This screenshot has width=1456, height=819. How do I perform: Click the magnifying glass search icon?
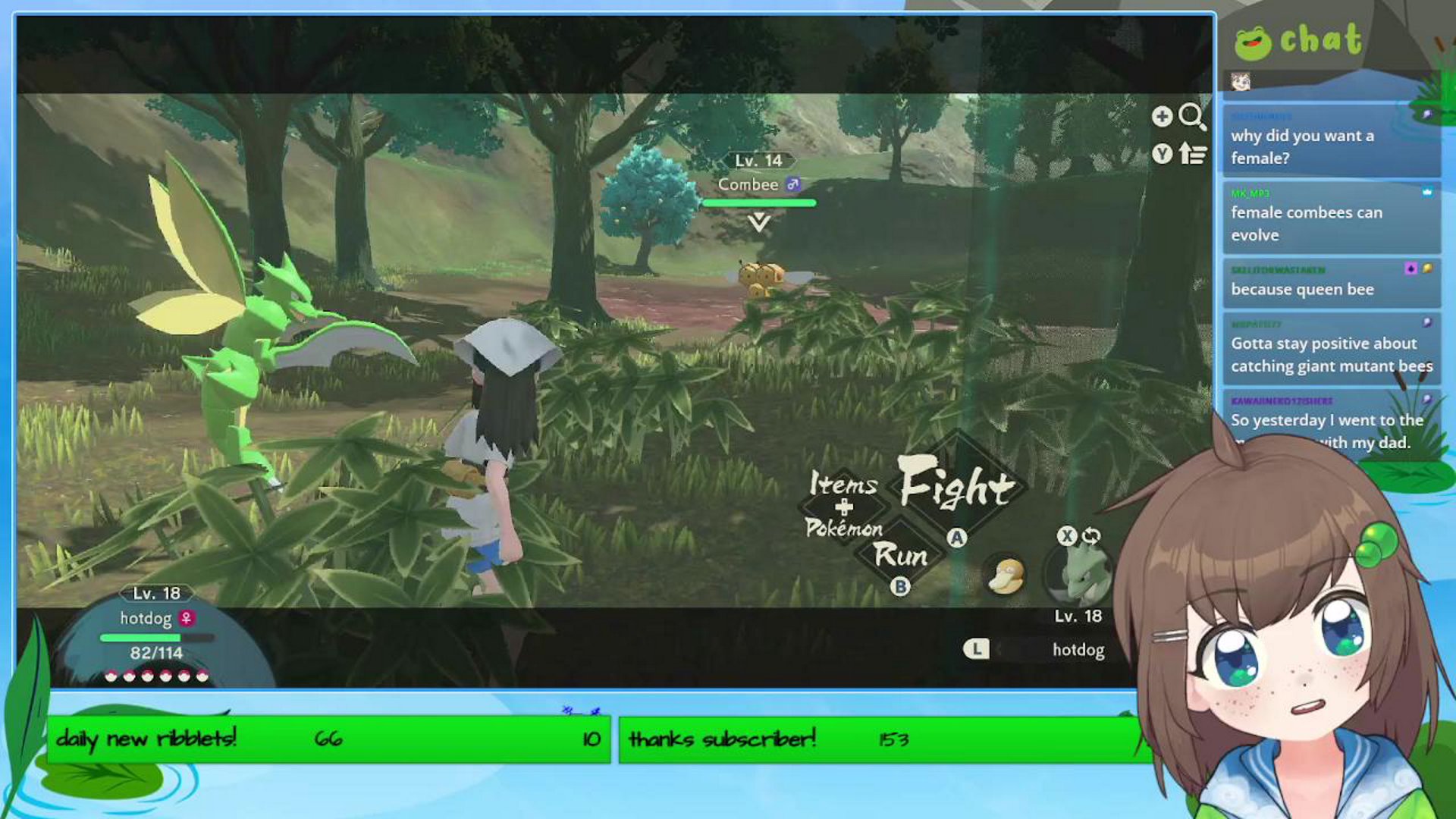point(1193,115)
